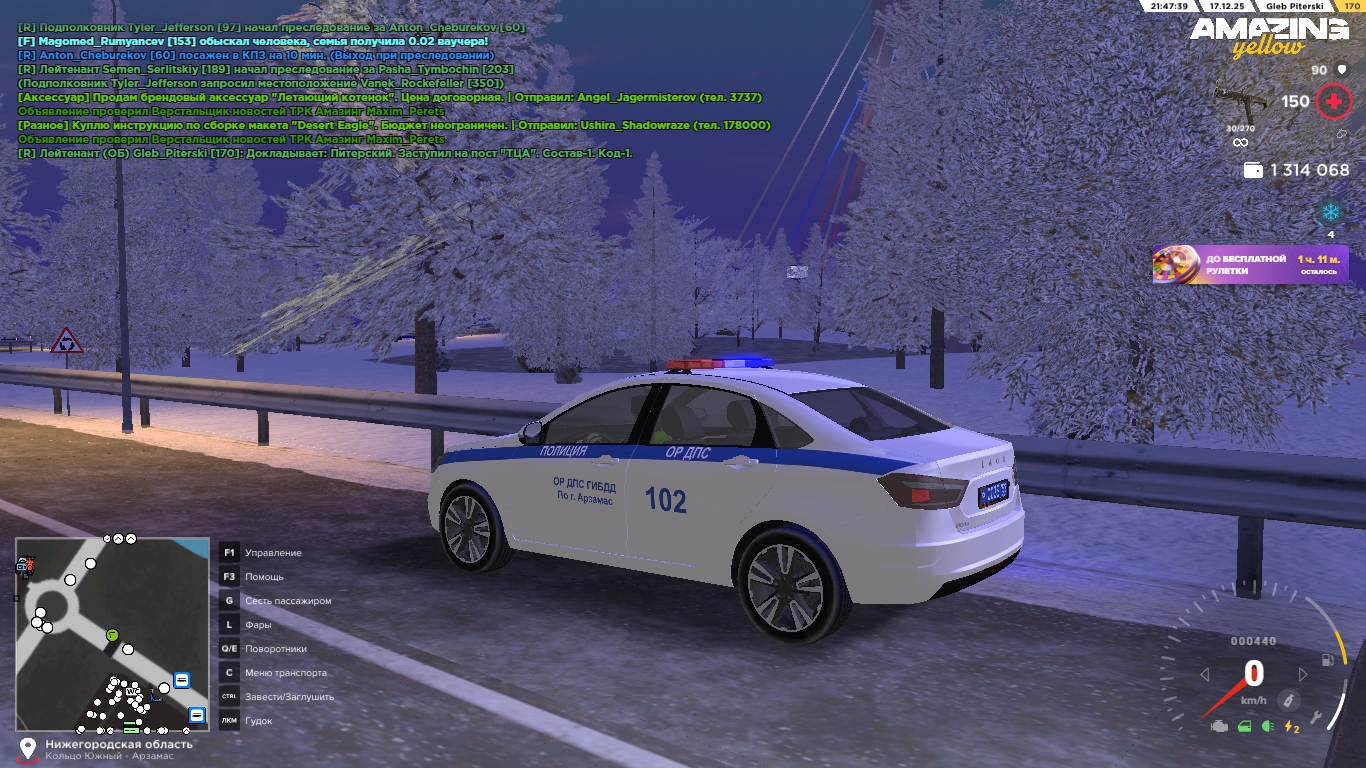Click the location pin icon
Viewport: 1366px width, 768px height.
click(x=28, y=748)
